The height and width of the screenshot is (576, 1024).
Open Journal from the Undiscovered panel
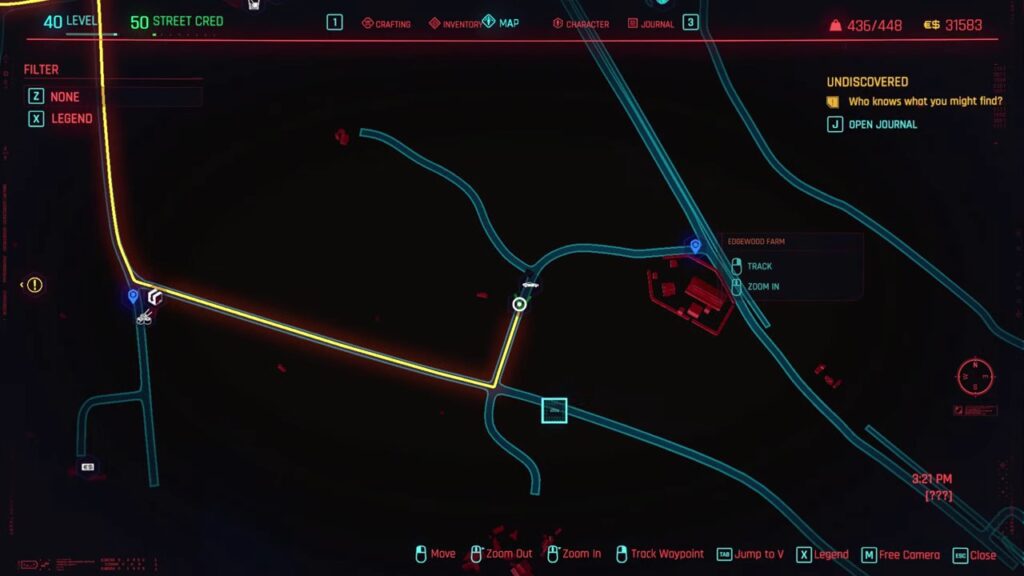(x=882, y=125)
